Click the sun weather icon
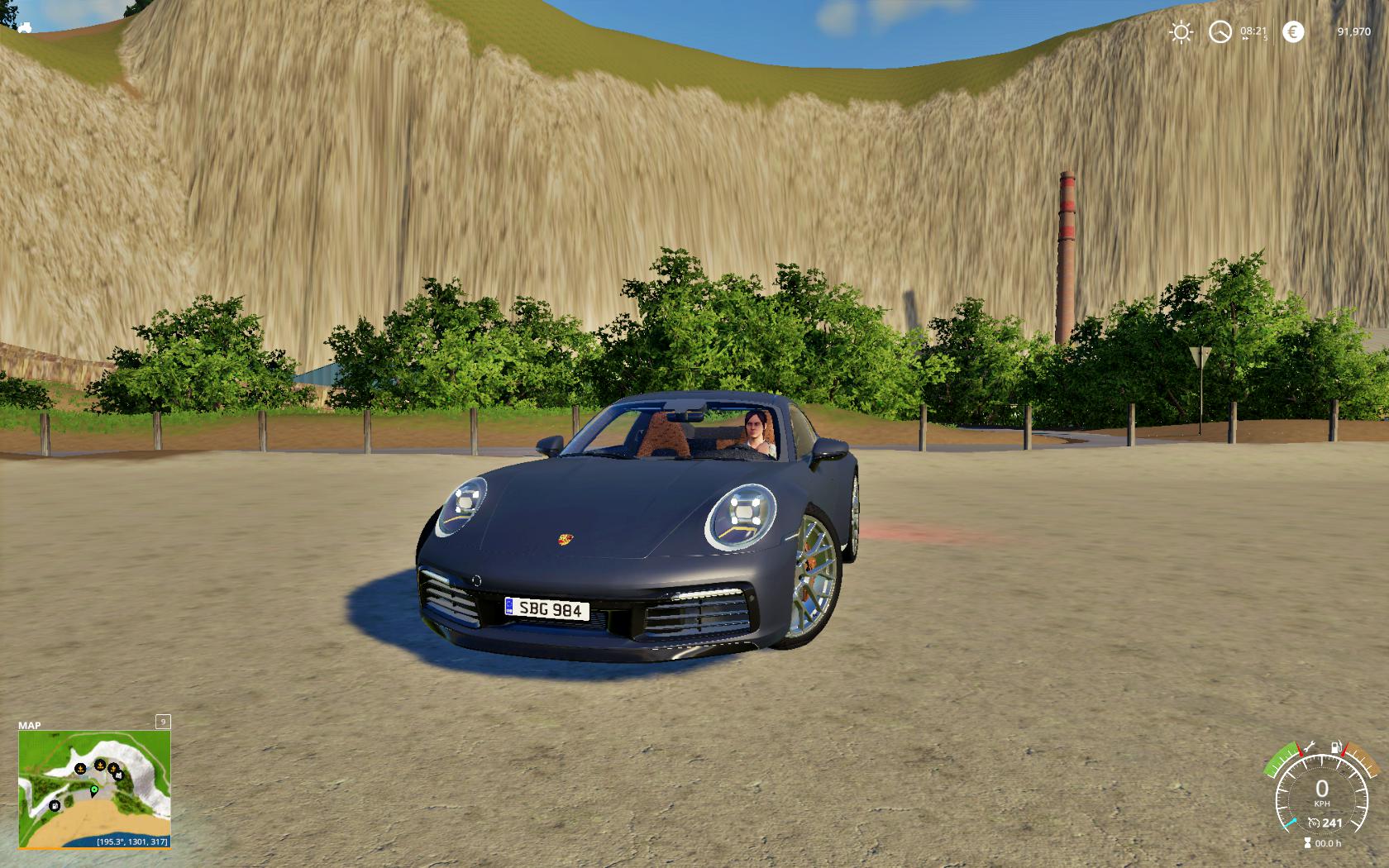Image resolution: width=1389 pixels, height=868 pixels. tap(1181, 32)
